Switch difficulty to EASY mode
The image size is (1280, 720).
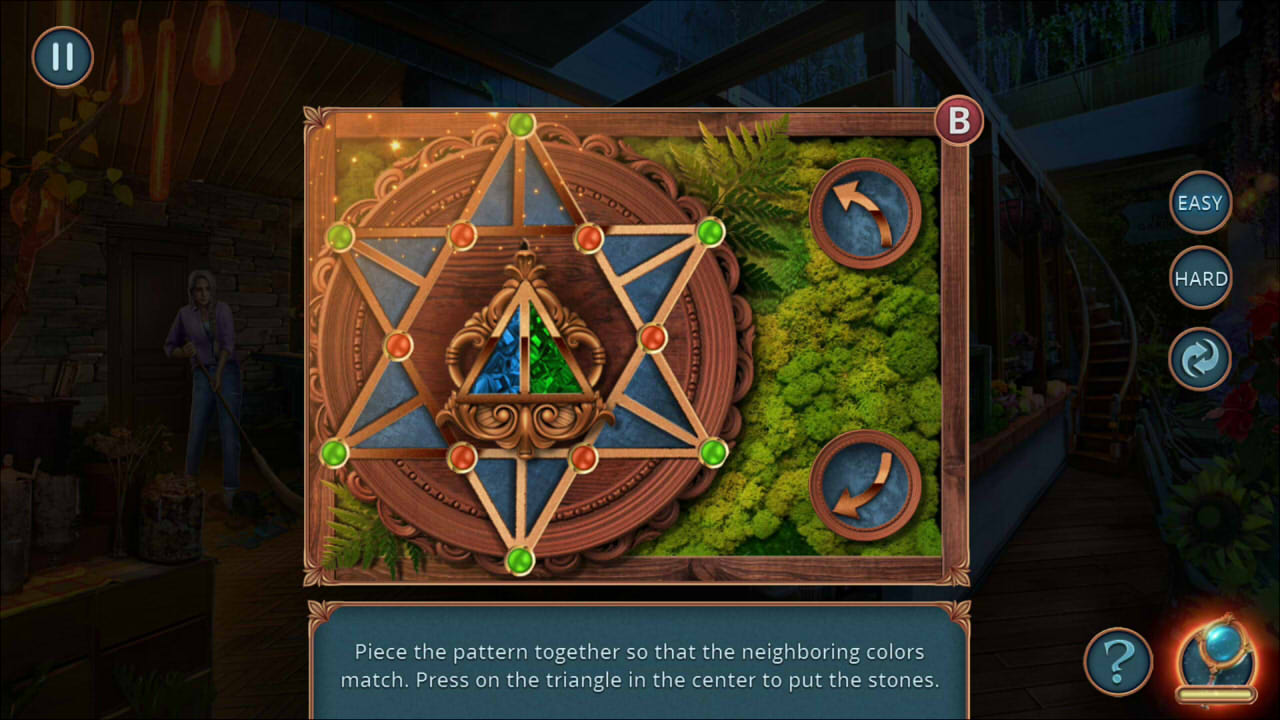(1199, 203)
